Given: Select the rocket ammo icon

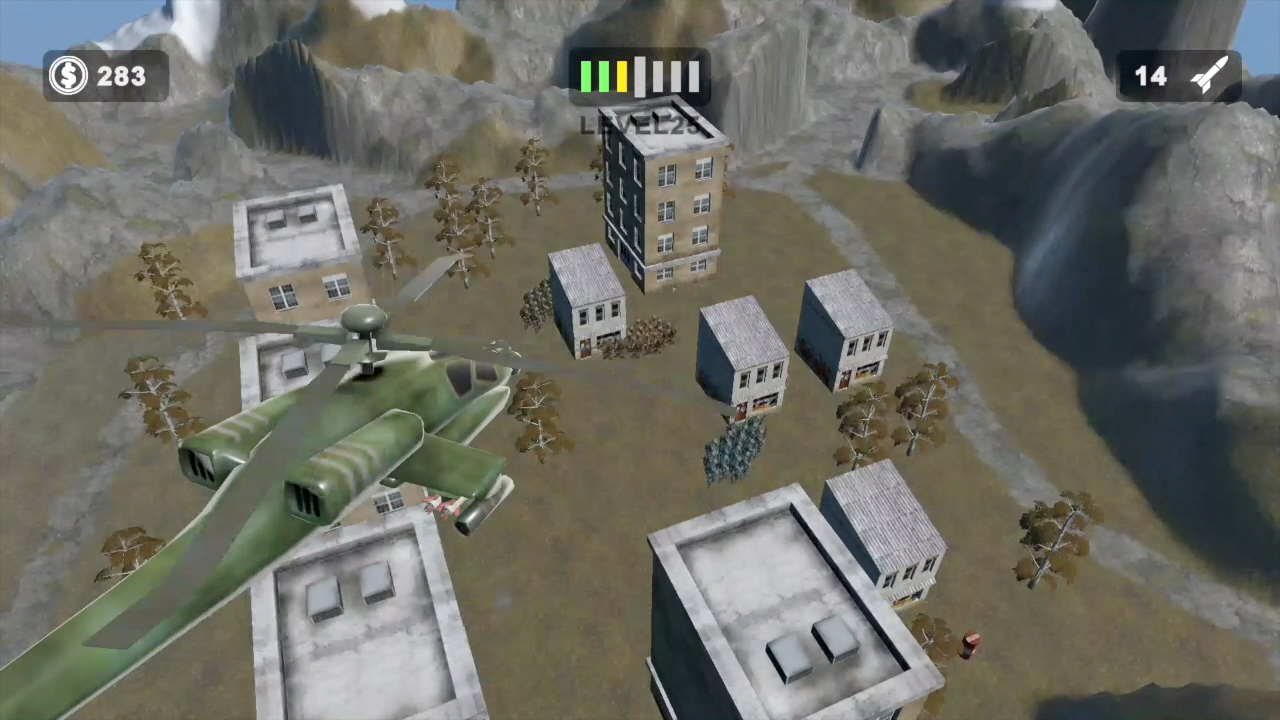Looking at the screenshot, I should (x=1210, y=73).
